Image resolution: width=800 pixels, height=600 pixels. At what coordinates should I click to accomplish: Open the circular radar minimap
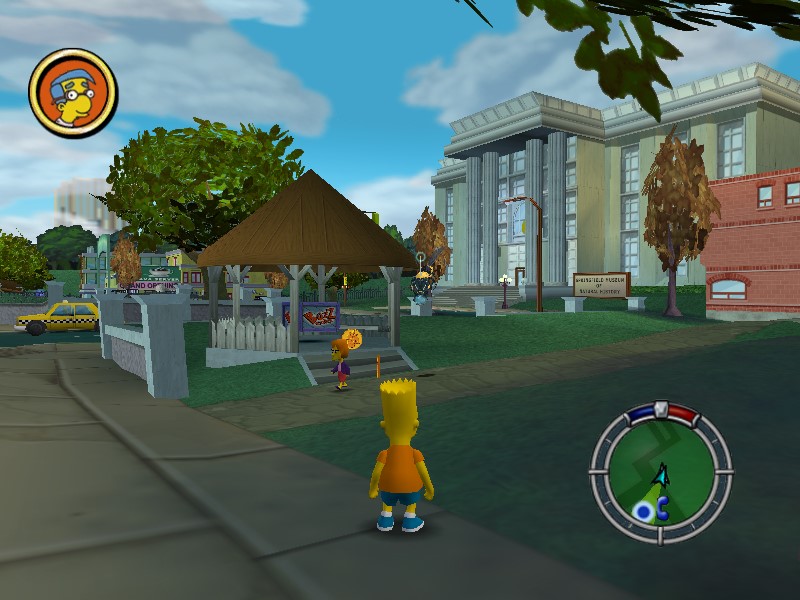click(660, 471)
